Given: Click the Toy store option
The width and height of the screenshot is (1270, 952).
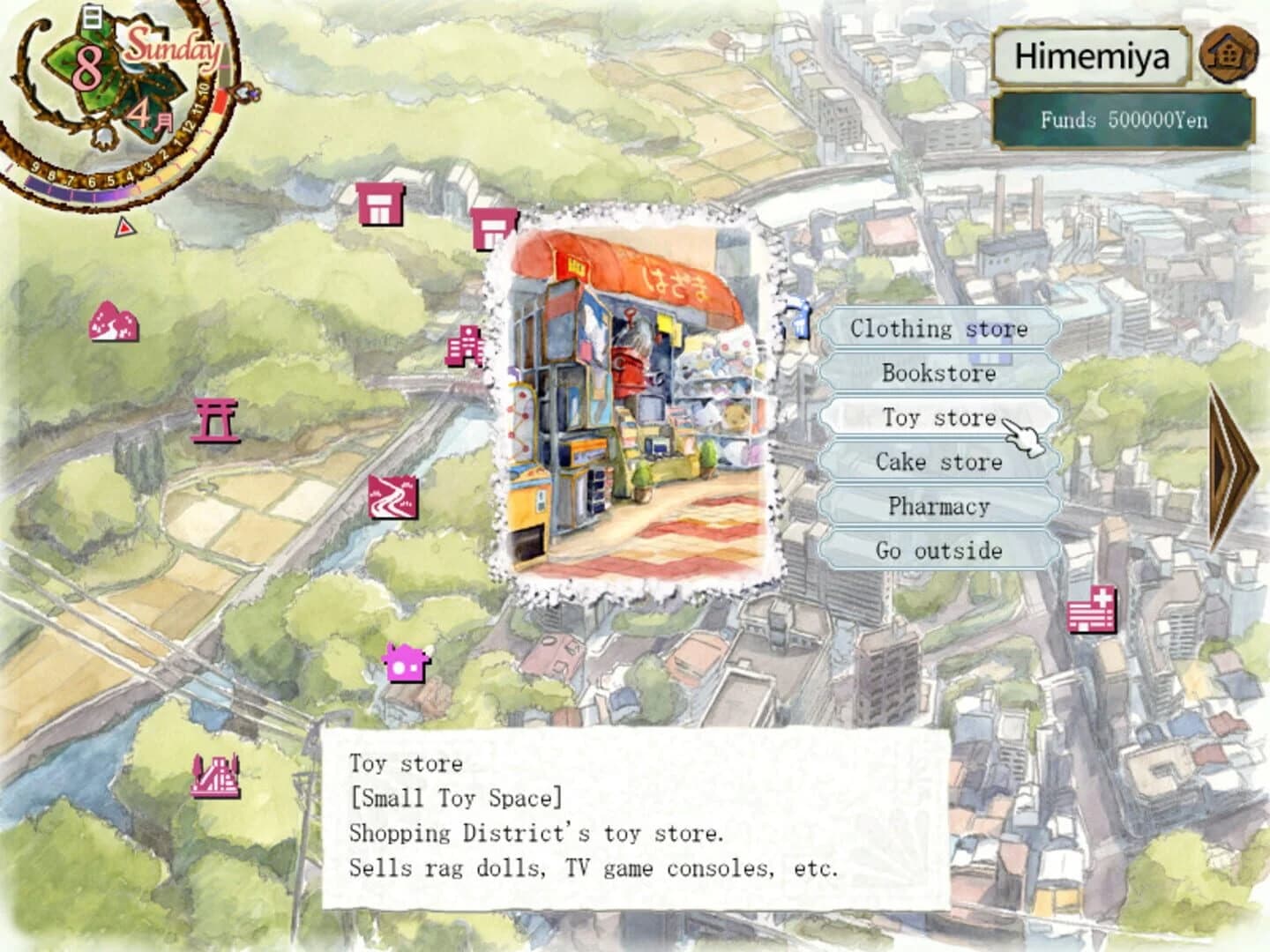Looking at the screenshot, I should click(x=938, y=417).
